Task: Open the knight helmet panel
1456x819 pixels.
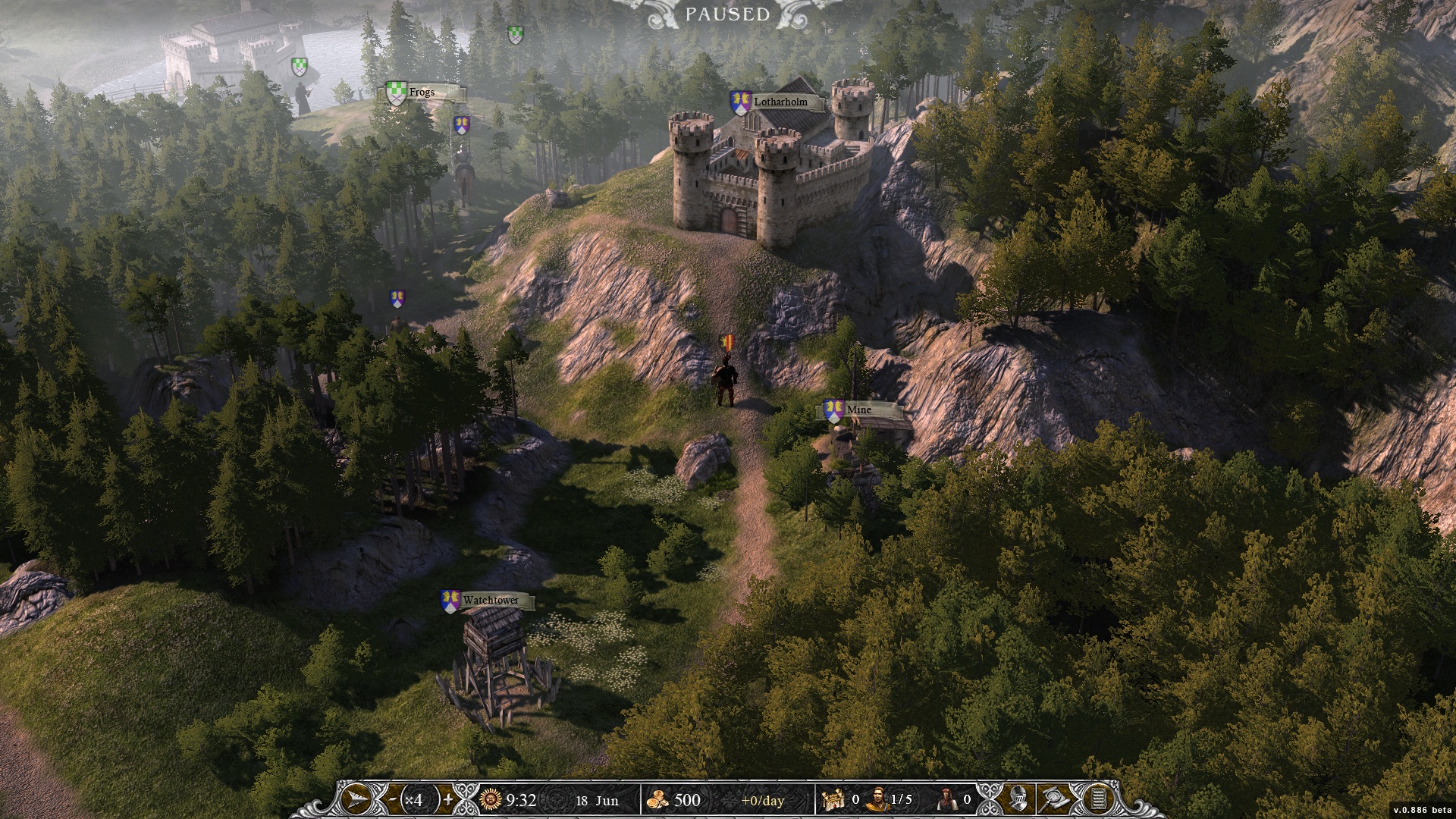Action: click(x=1018, y=799)
